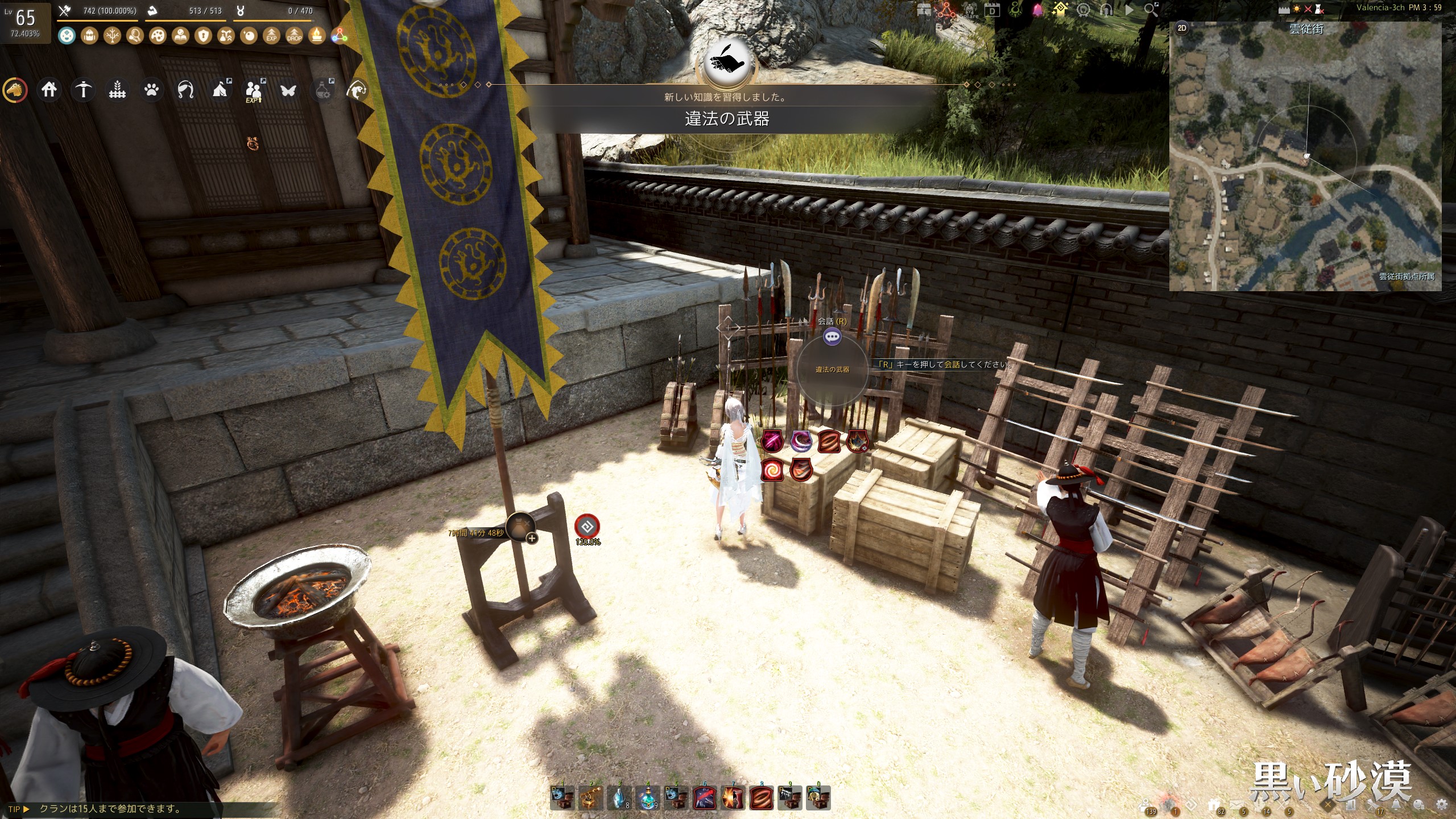Use the blue potion in hotbar slot 4
This screenshot has height=819, width=1456.
[x=648, y=797]
